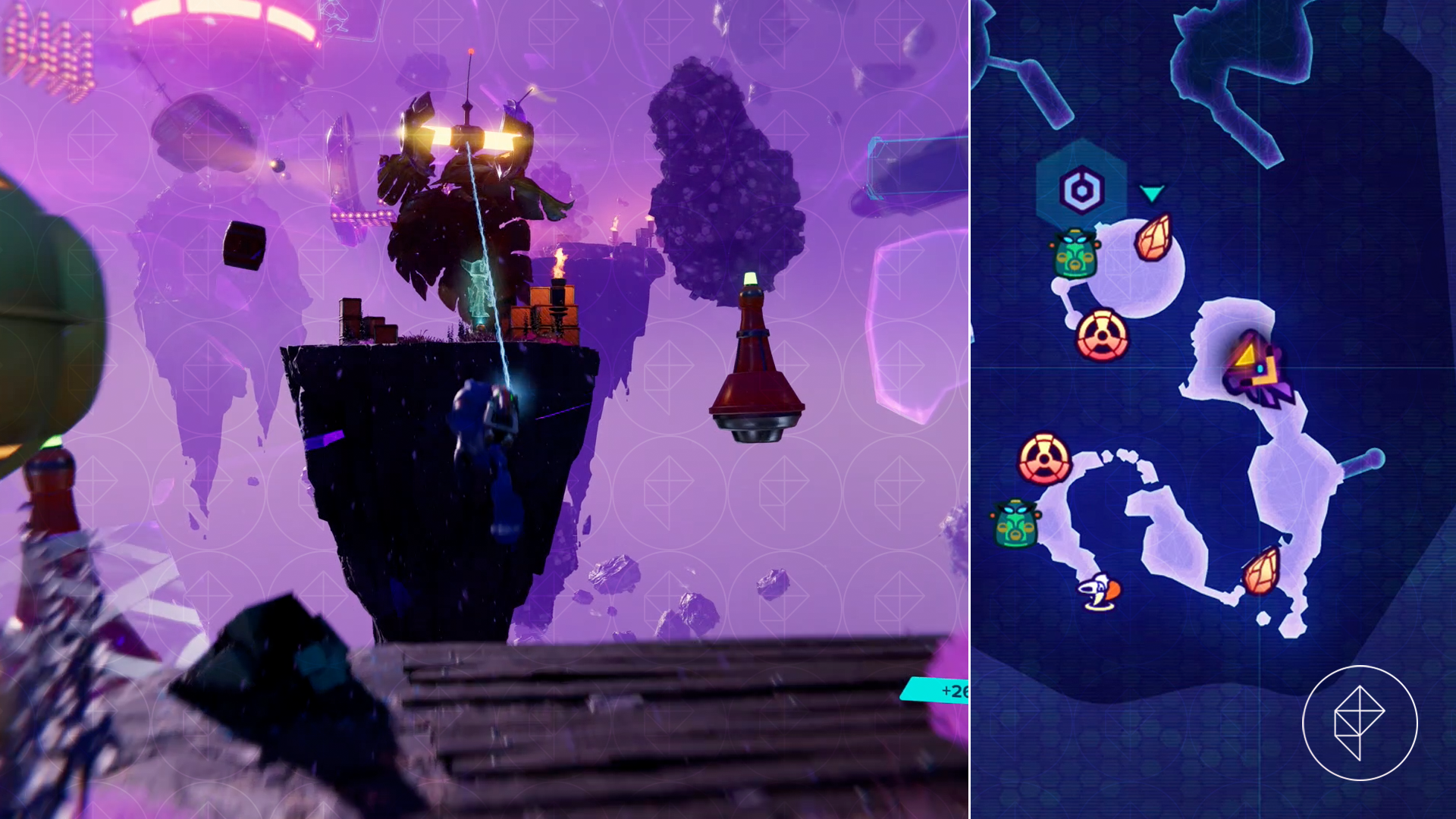Open the upper radiation hazard marker on the map
The height and width of the screenshot is (819, 1456).
click(x=1100, y=334)
